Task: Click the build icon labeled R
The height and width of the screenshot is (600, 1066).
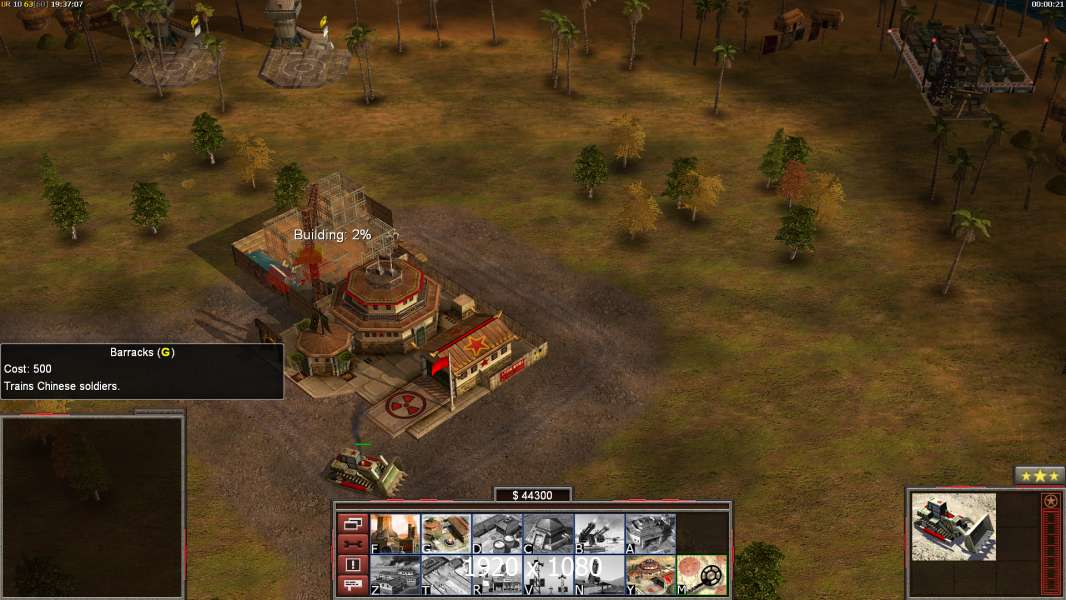Action: 497,575
